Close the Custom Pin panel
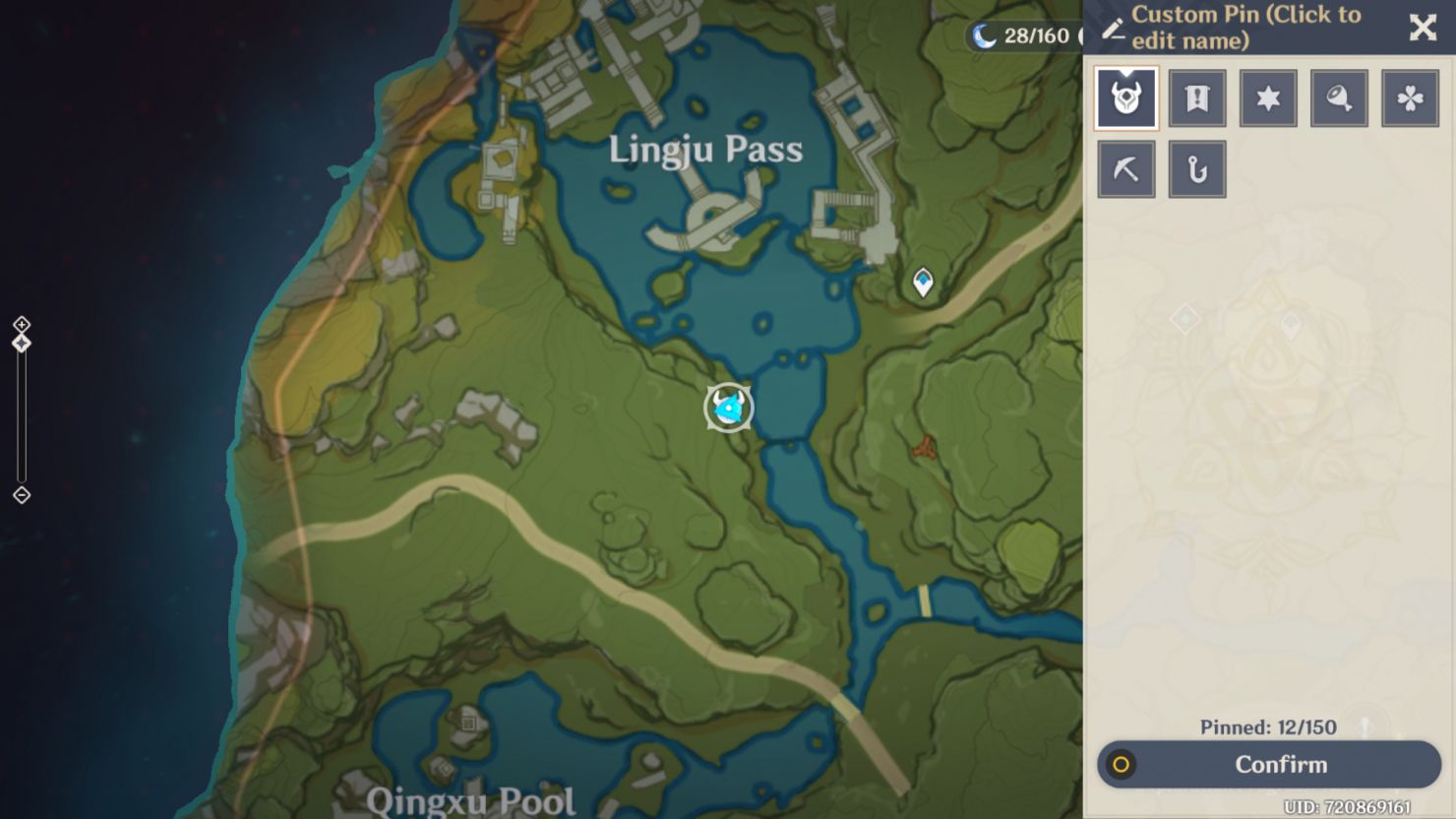 [1423, 28]
